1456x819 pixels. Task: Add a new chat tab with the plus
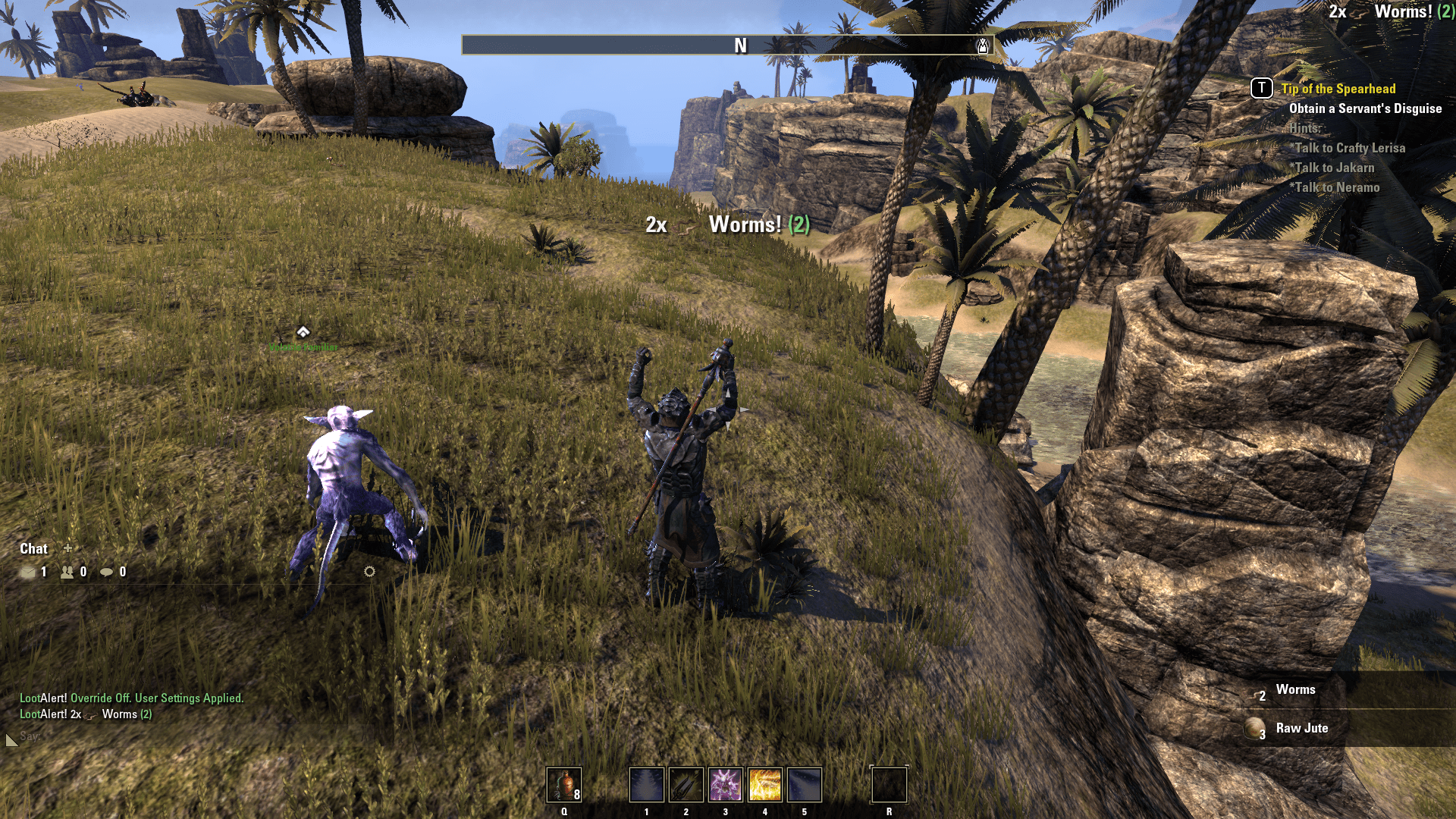(x=67, y=548)
